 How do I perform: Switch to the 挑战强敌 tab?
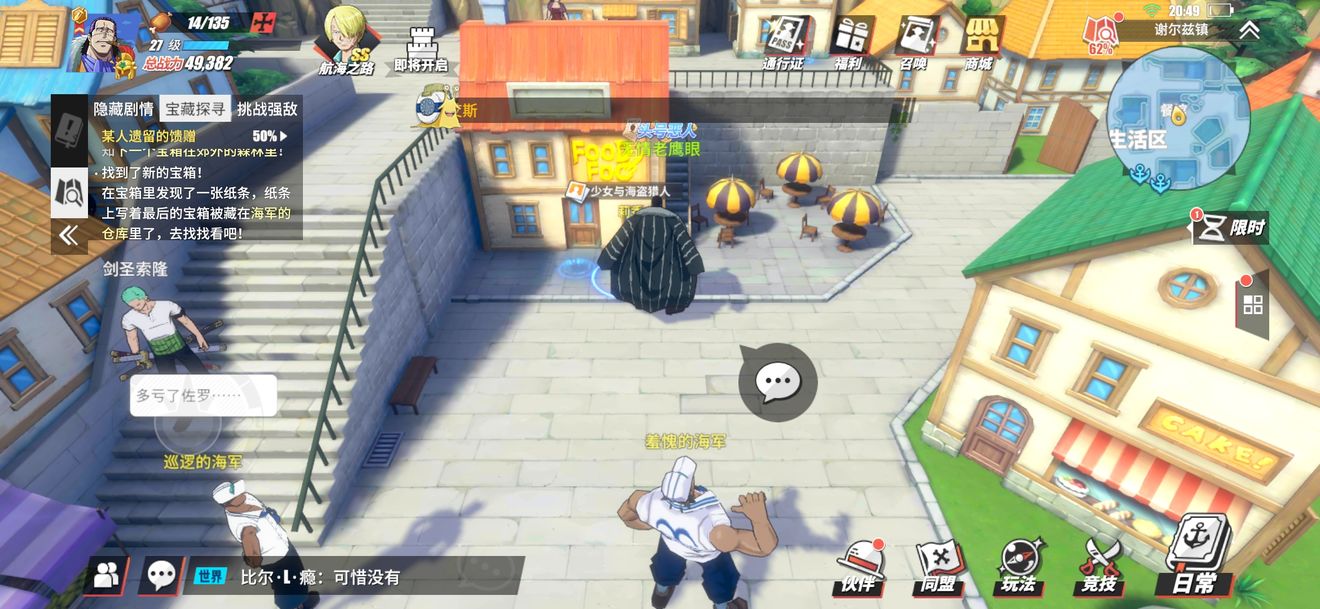click(267, 109)
